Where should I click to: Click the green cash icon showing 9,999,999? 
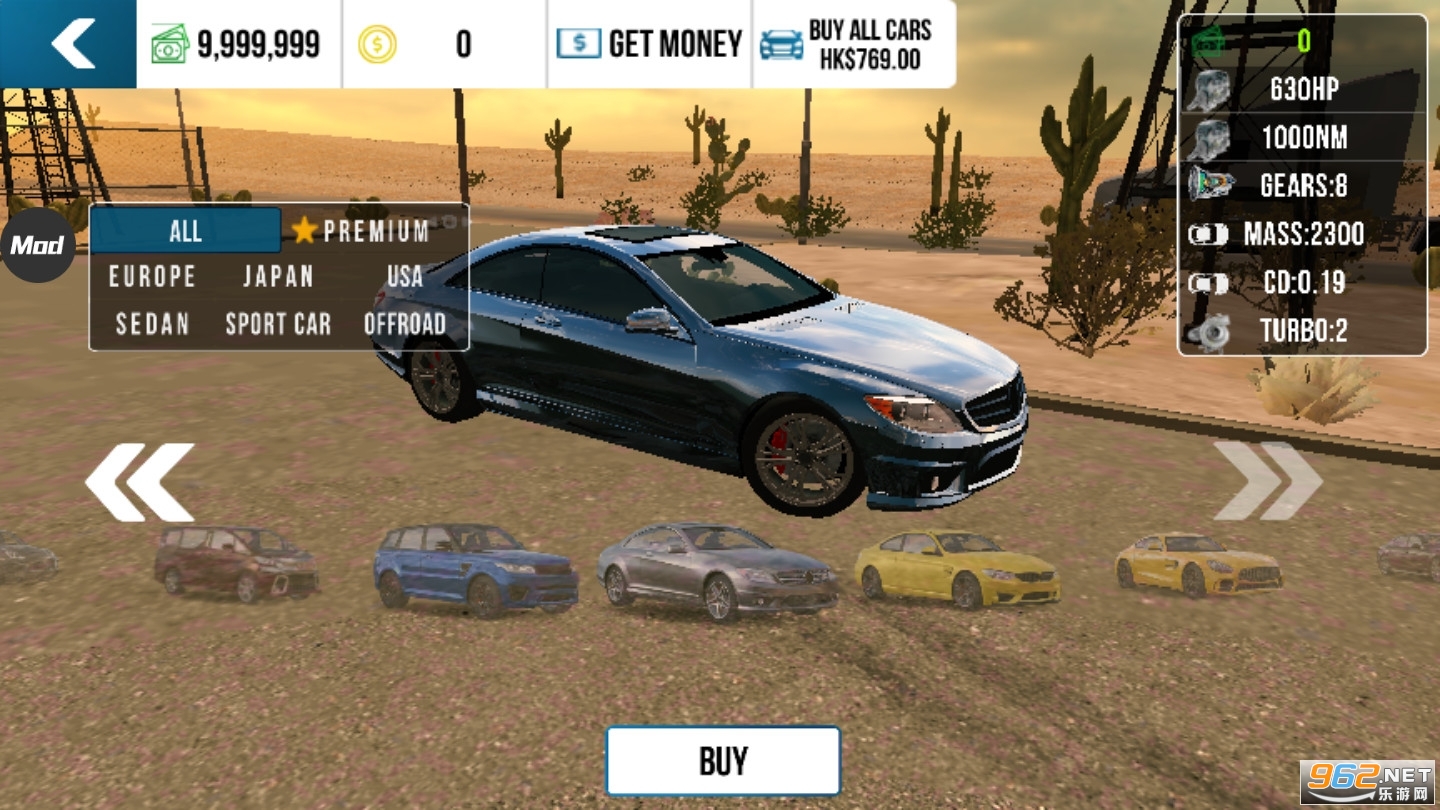(x=168, y=42)
